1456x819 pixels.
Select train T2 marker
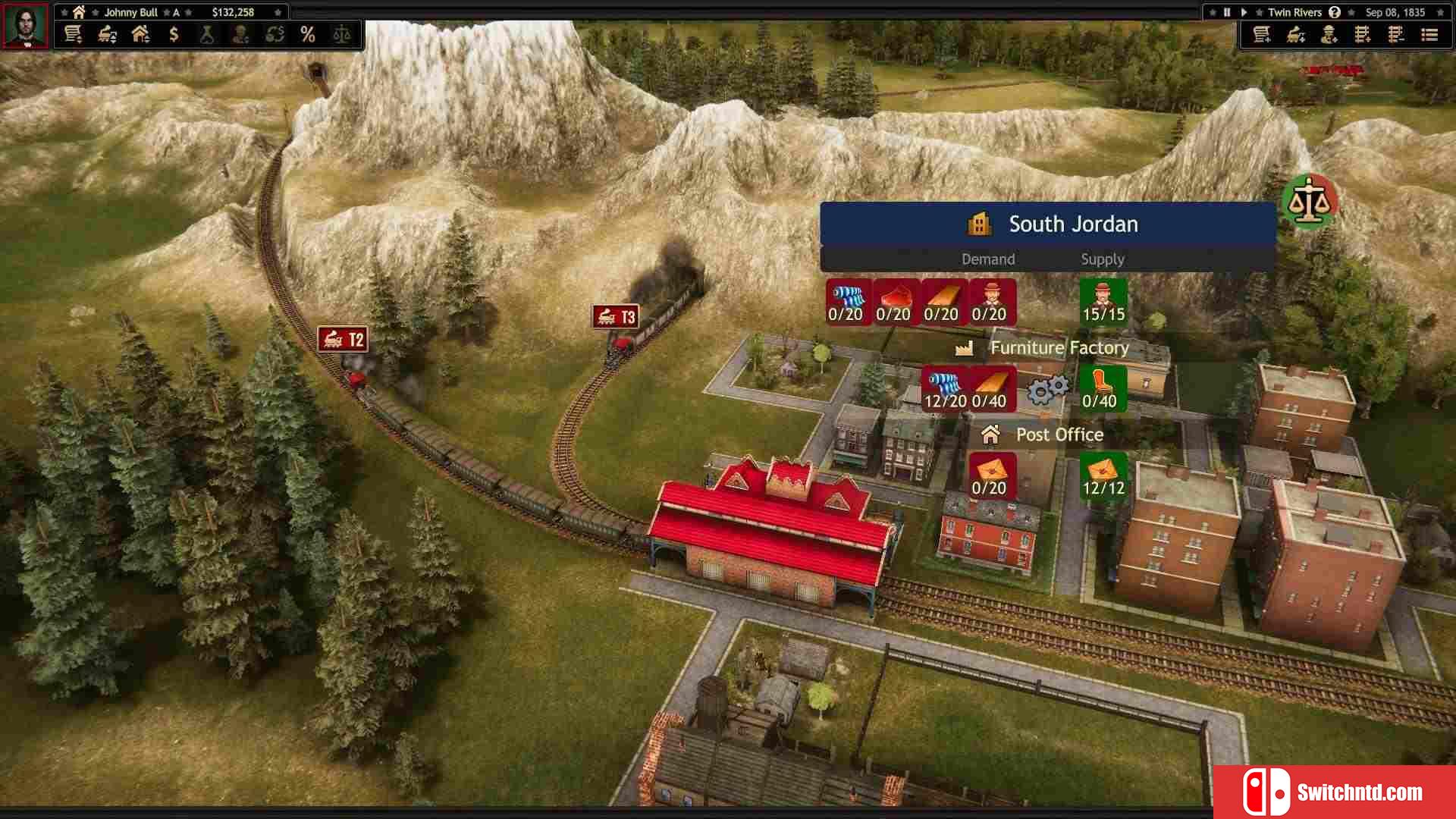tap(343, 339)
